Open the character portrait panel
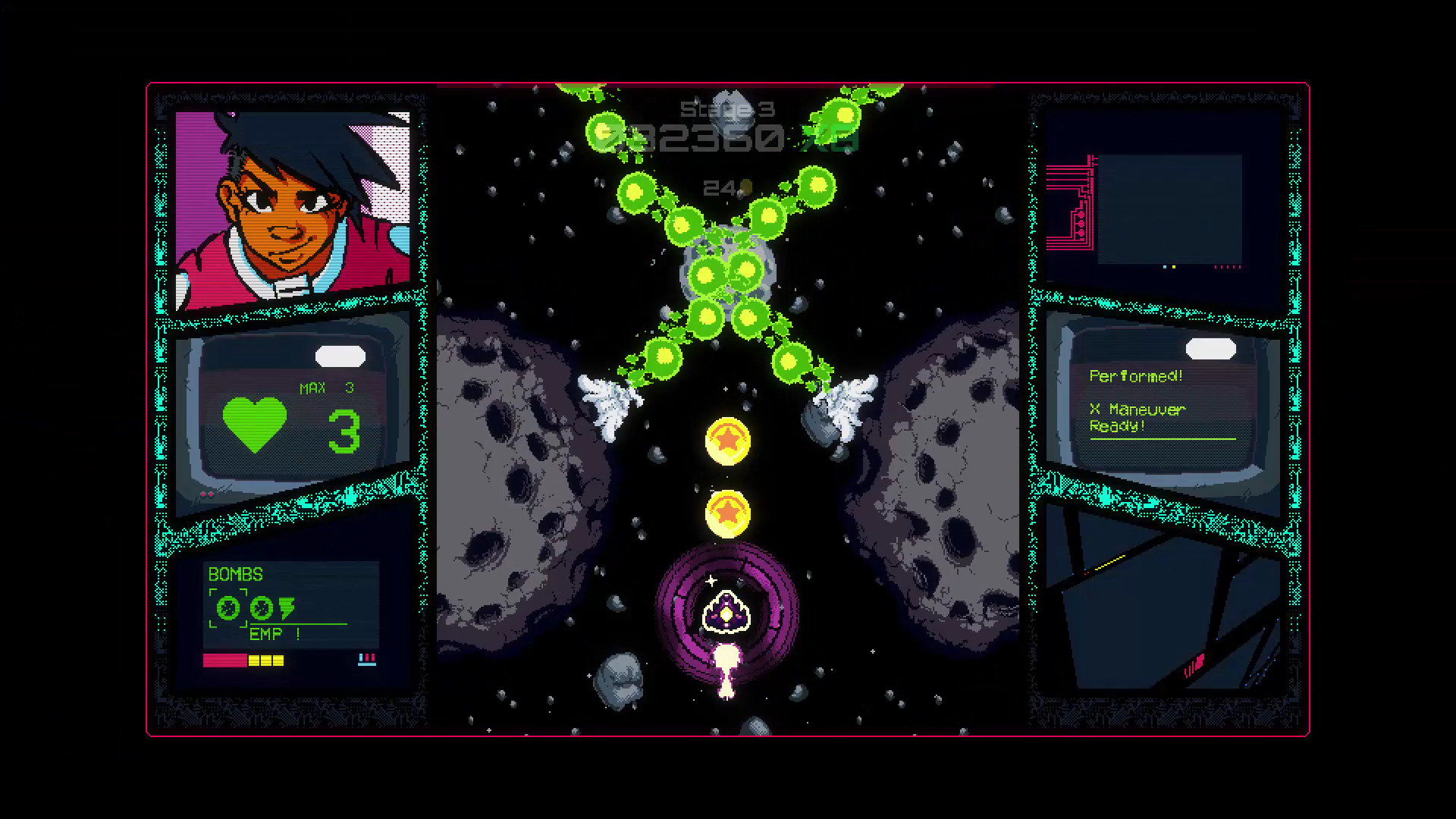Viewport: 1456px width, 819px height. click(x=292, y=209)
